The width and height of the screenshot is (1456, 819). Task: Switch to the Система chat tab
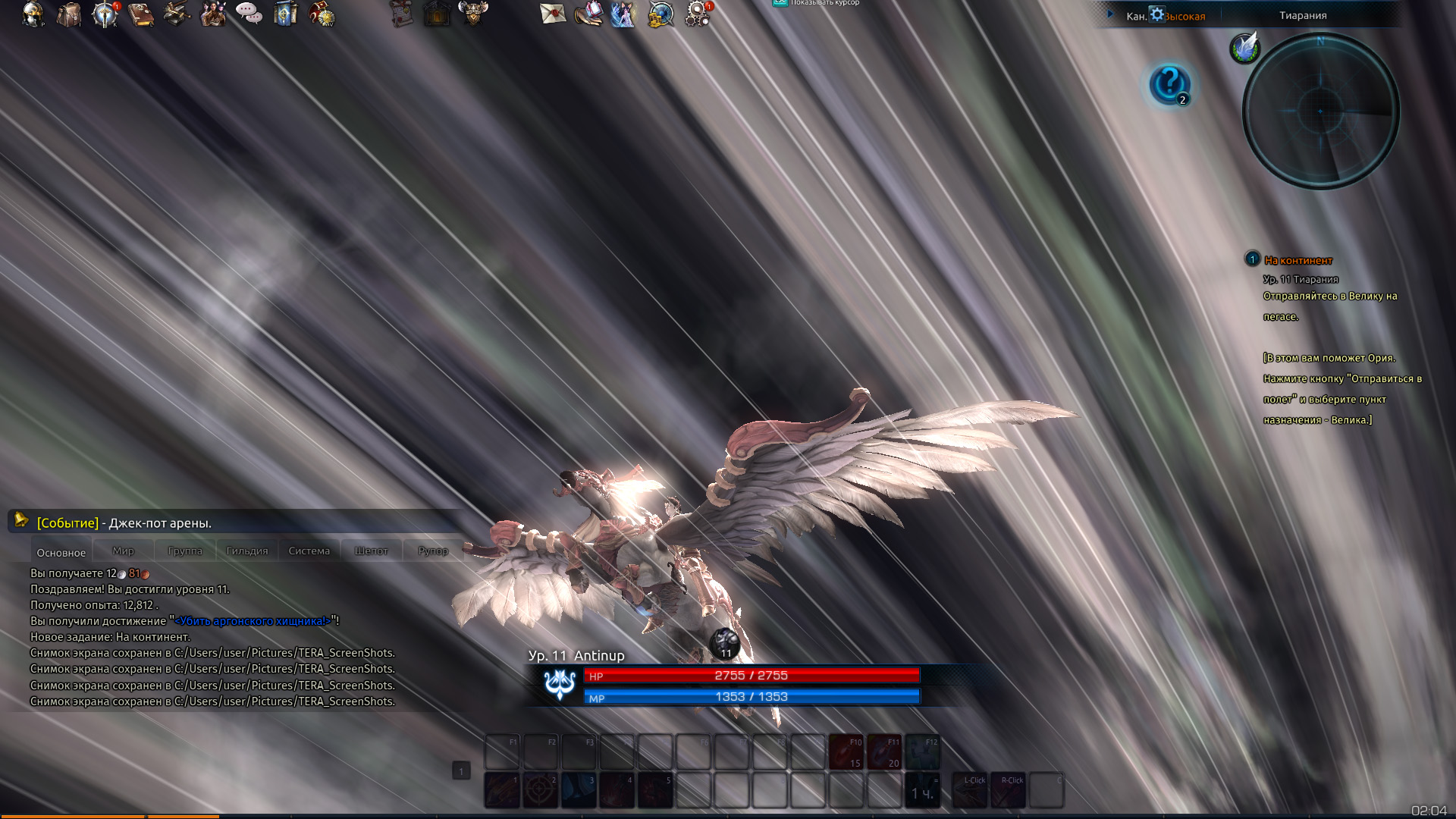[309, 551]
